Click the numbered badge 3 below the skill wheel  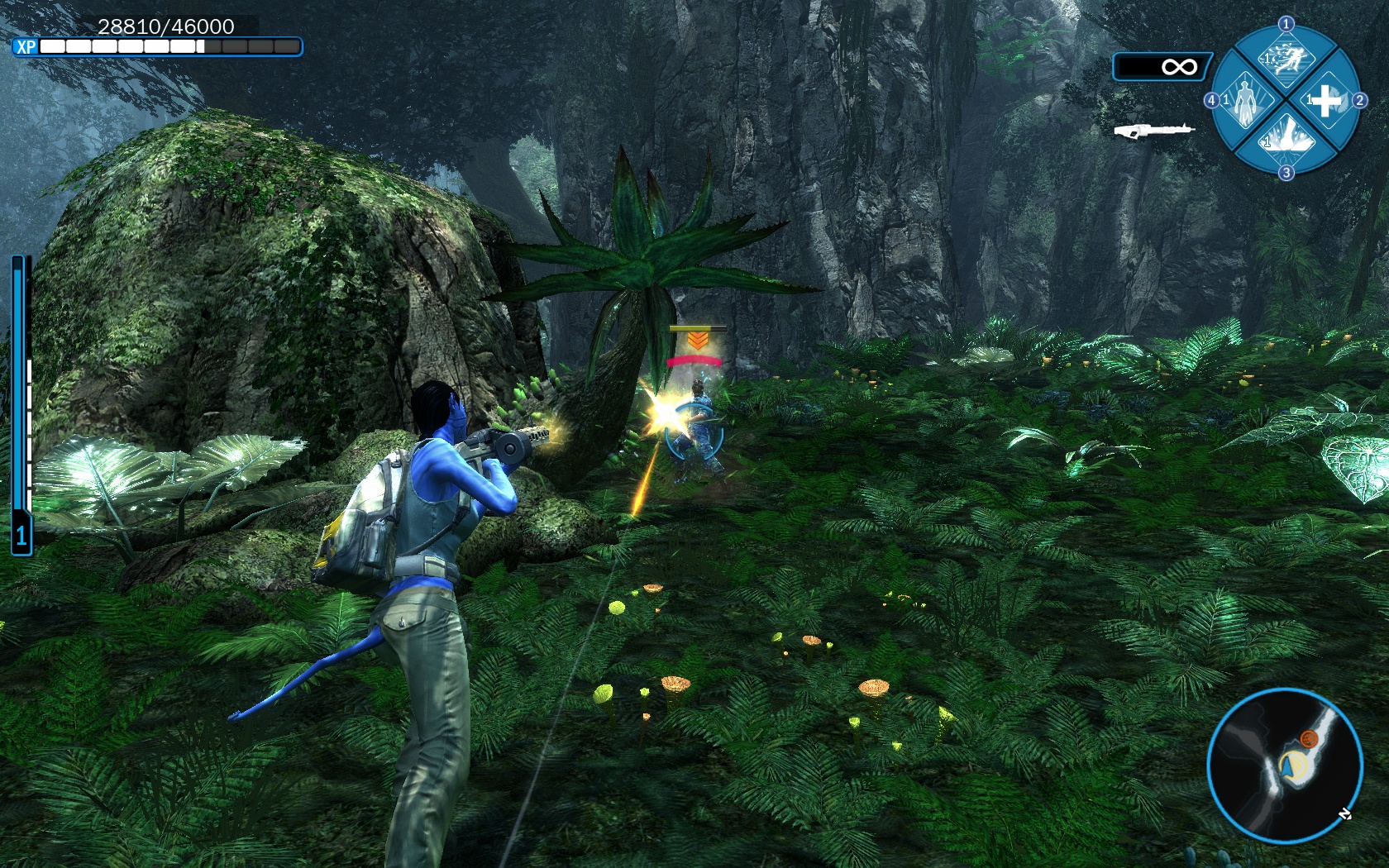1286,171
